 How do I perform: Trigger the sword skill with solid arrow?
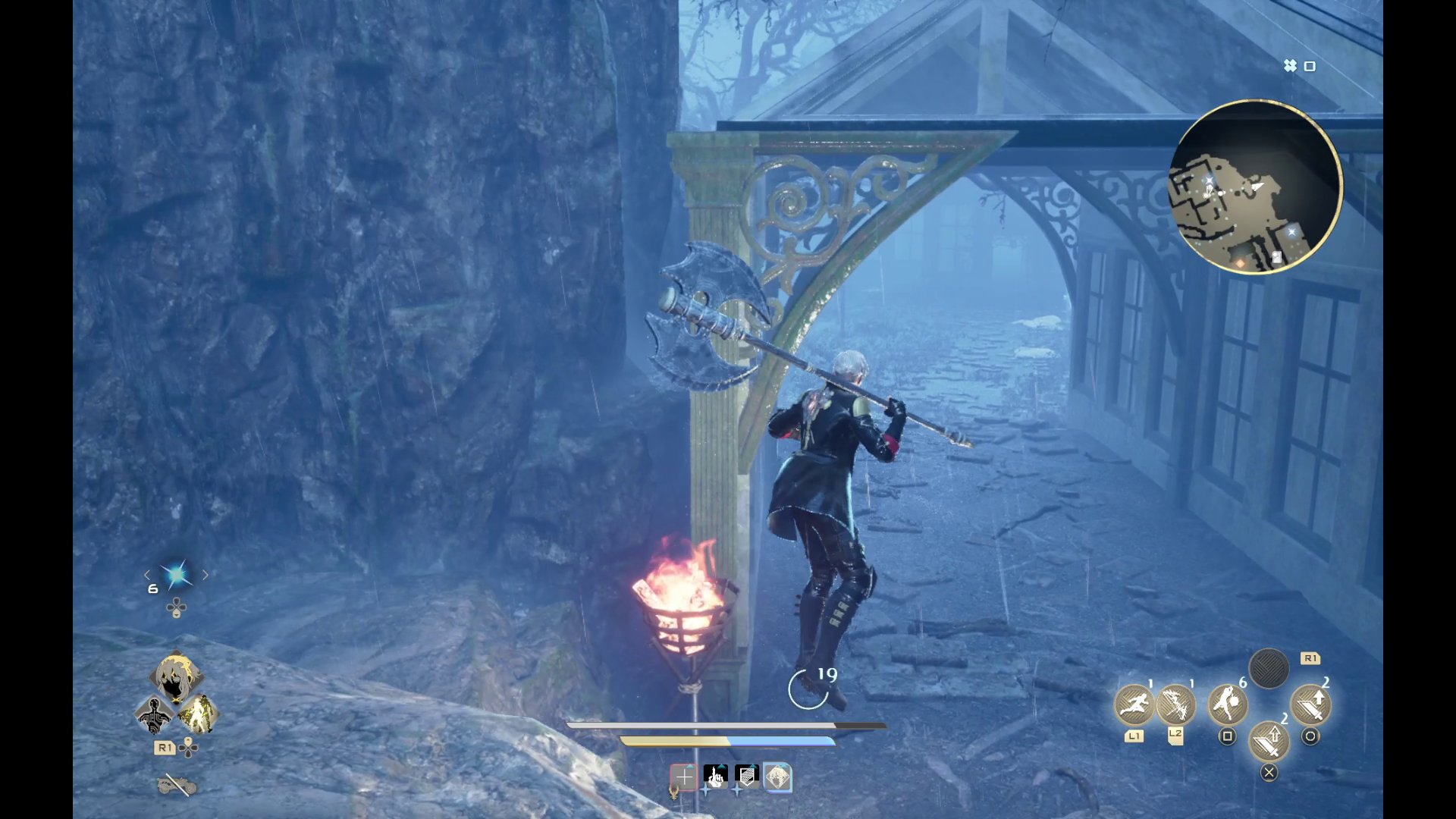[1310, 704]
